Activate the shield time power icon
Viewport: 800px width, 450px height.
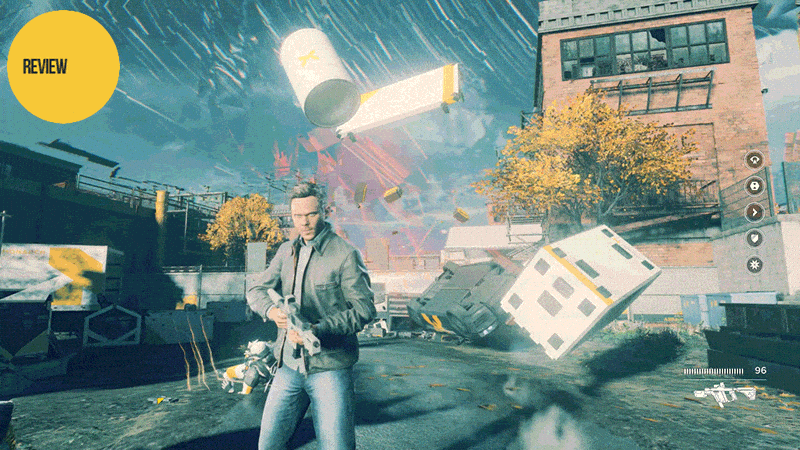tap(755, 238)
